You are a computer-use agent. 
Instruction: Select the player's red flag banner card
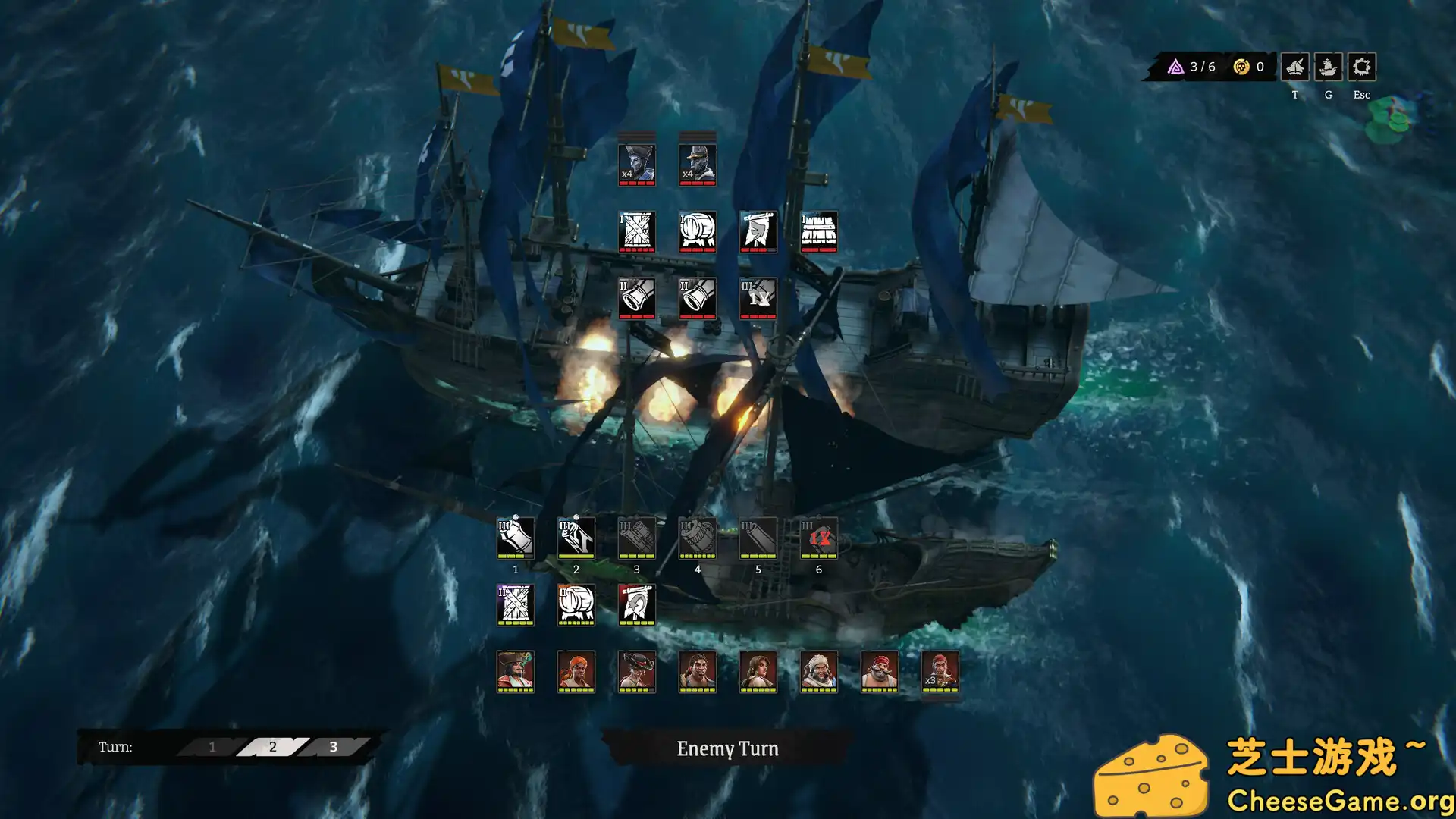click(637, 604)
